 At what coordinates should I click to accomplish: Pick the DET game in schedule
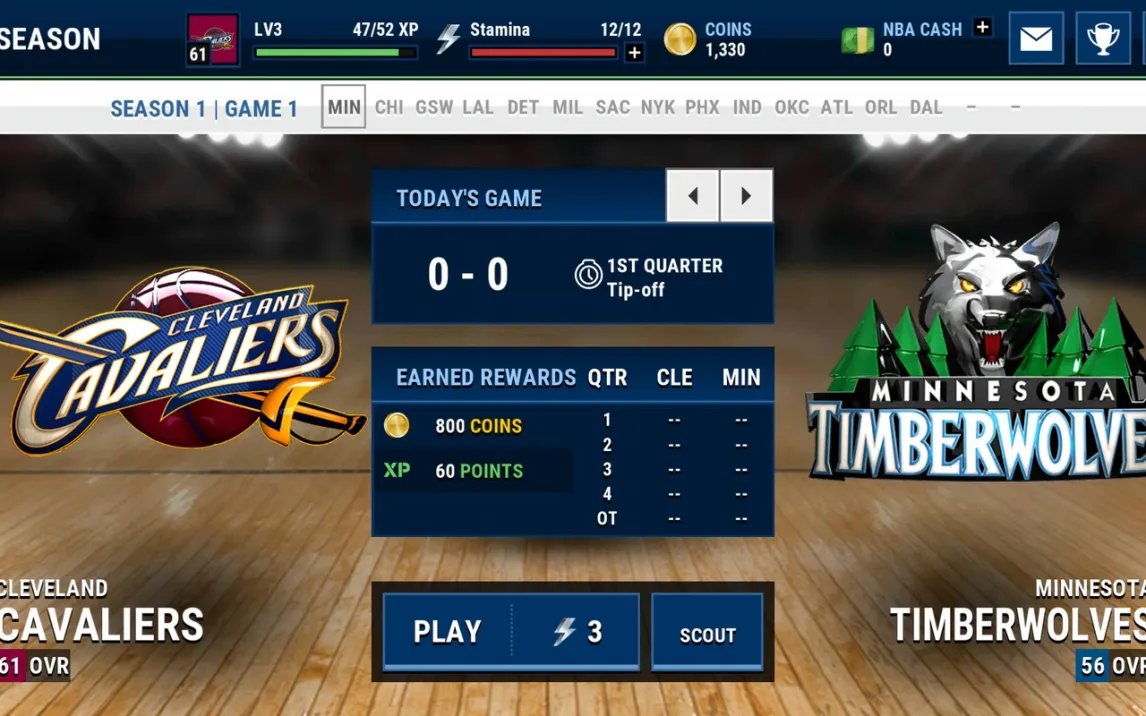523,107
